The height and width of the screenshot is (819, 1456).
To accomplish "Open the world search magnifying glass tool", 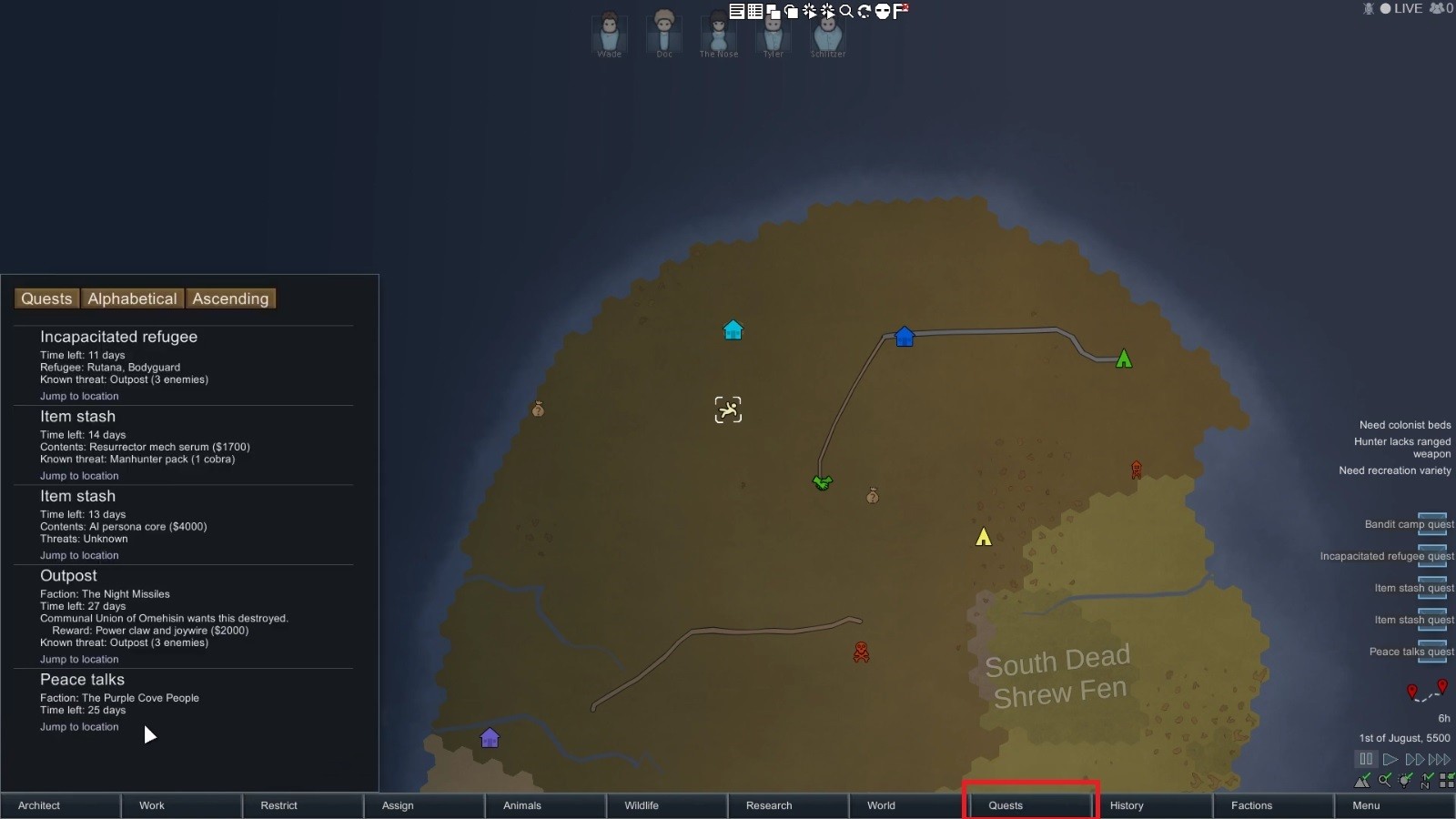I will tap(845, 11).
